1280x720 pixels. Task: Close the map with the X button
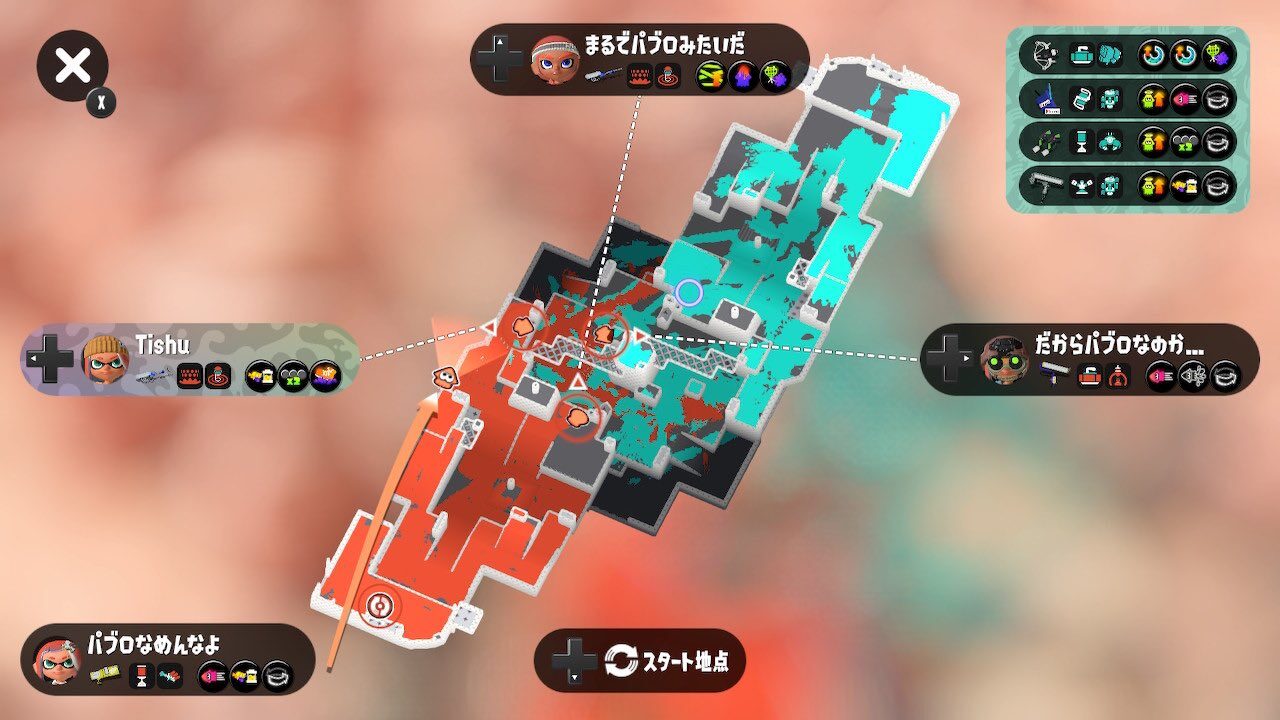coord(72,67)
